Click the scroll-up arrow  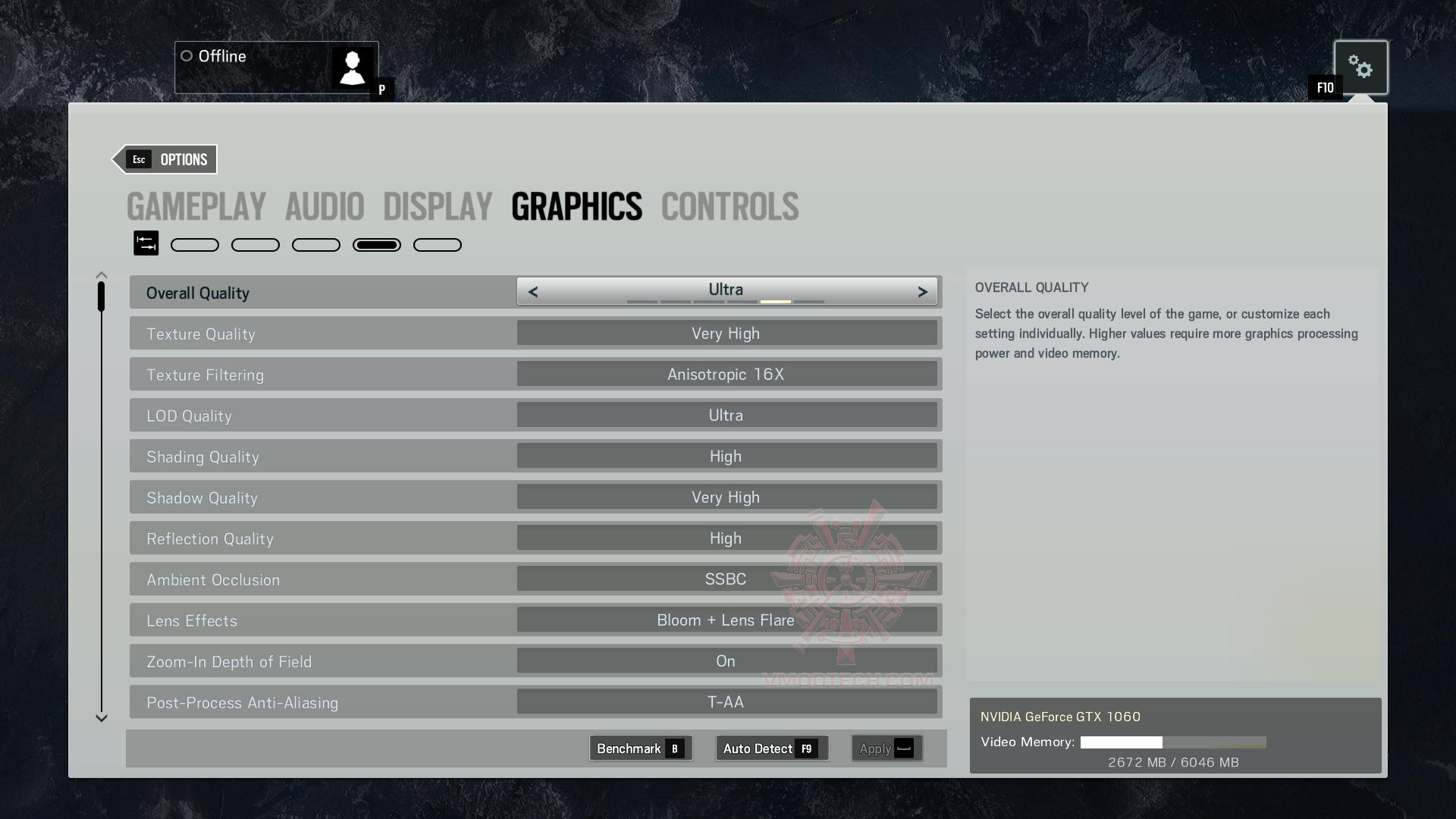(101, 274)
